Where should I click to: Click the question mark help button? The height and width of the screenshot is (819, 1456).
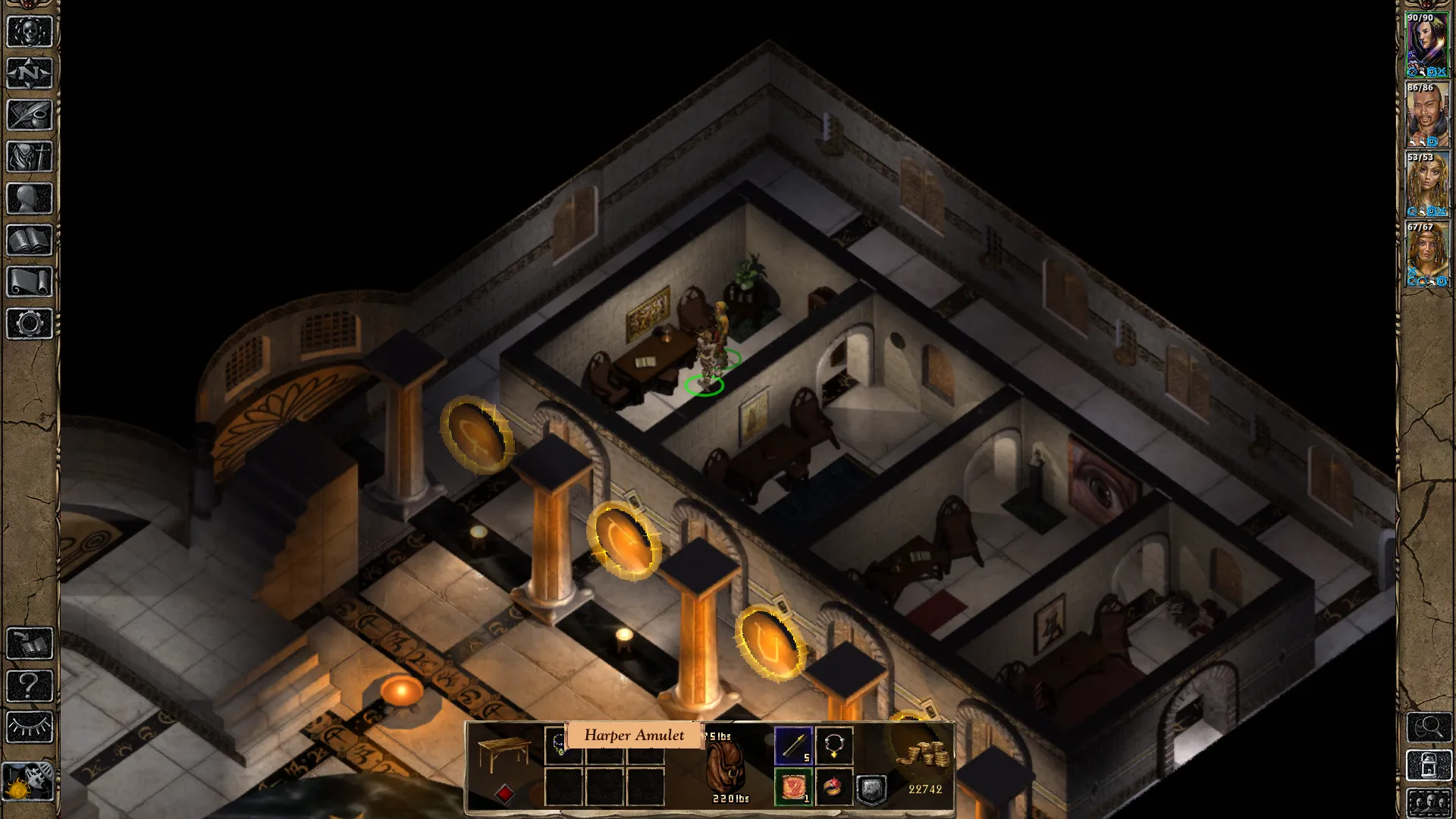pyautogui.click(x=30, y=686)
